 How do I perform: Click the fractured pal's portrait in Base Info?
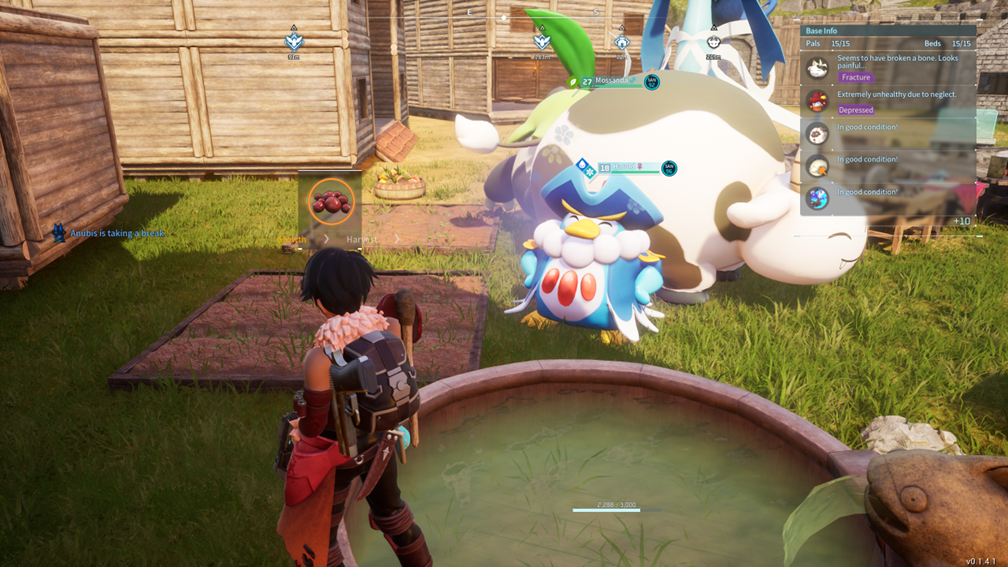click(818, 68)
